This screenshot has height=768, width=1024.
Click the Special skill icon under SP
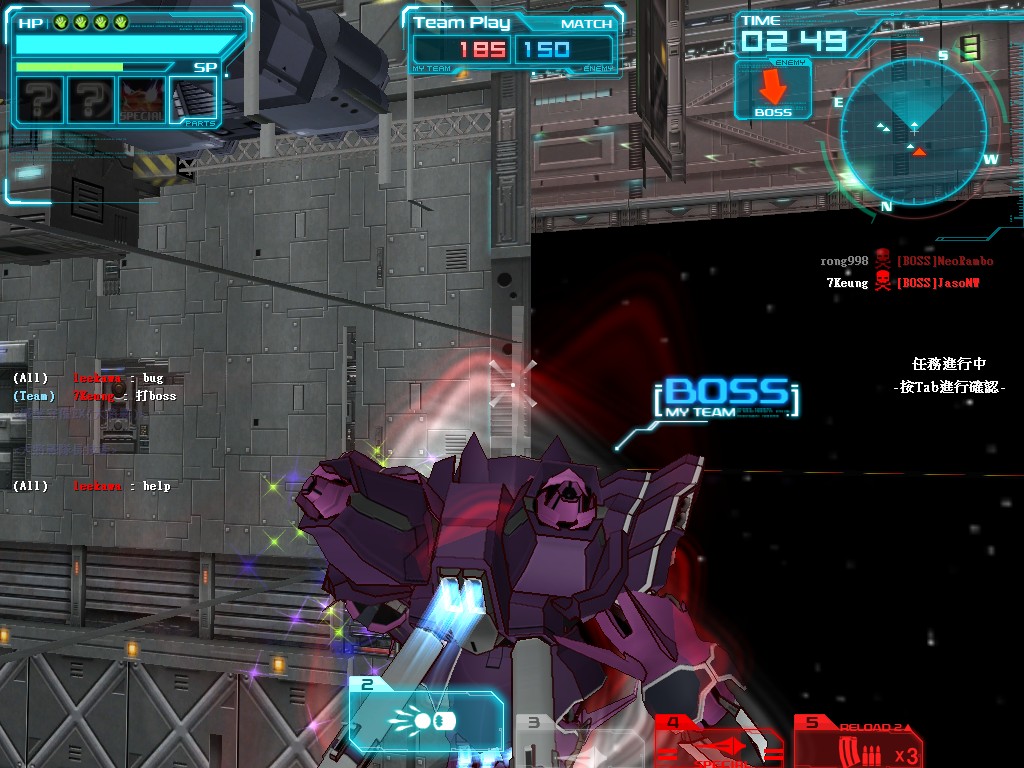pos(142,100)
